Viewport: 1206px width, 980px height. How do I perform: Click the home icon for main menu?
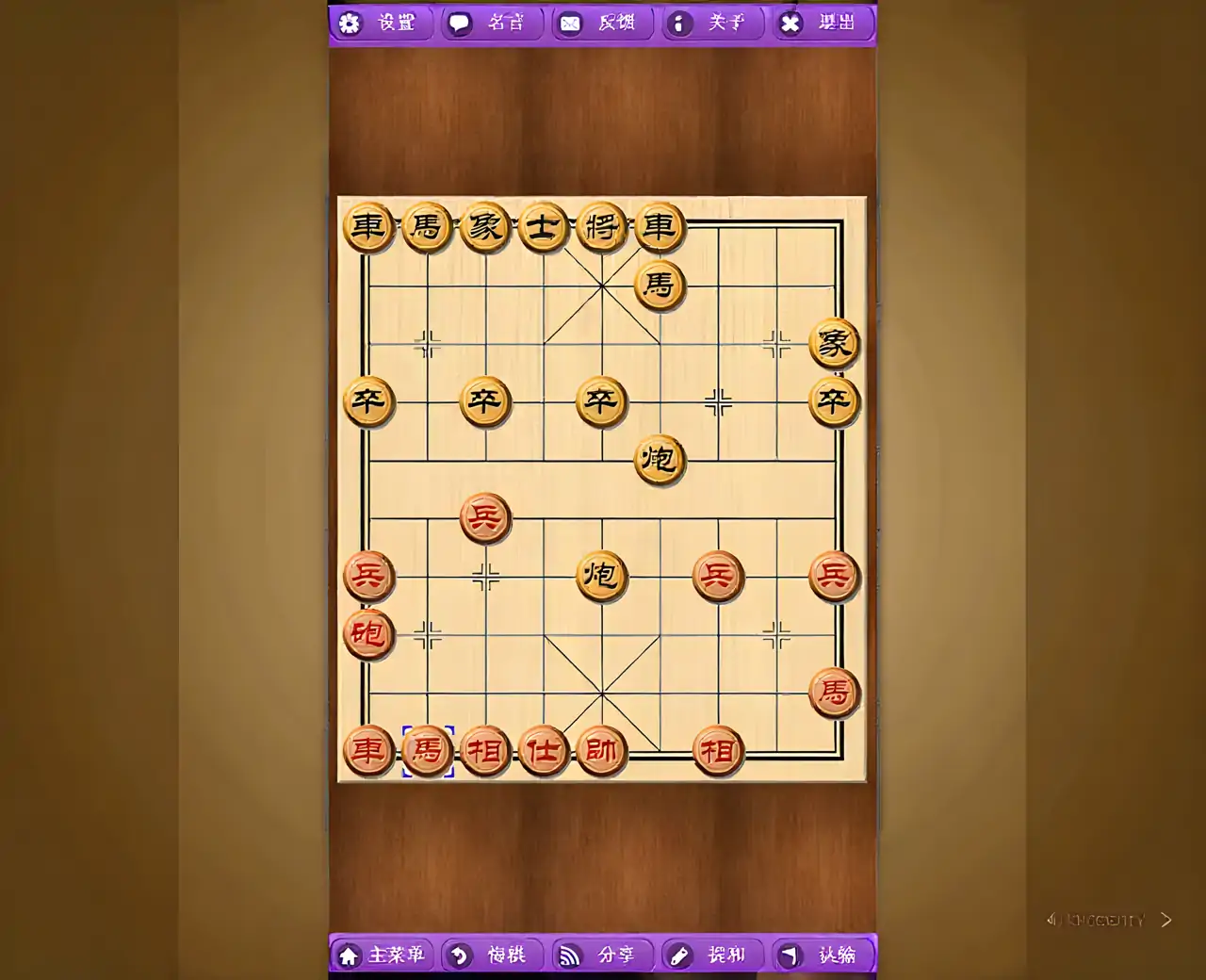coord(350,955)
